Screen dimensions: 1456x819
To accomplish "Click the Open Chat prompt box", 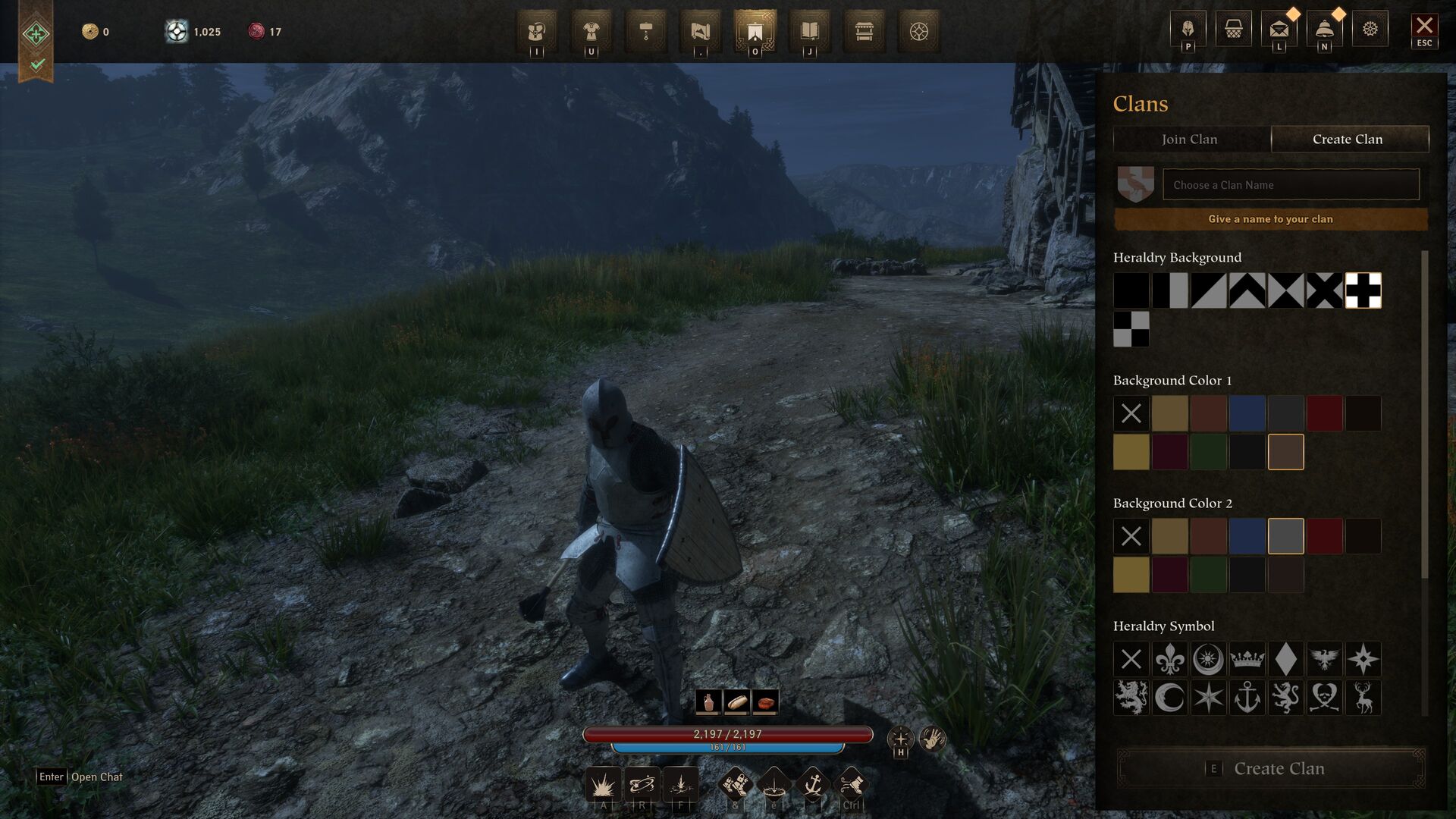I will click(80, 777).
